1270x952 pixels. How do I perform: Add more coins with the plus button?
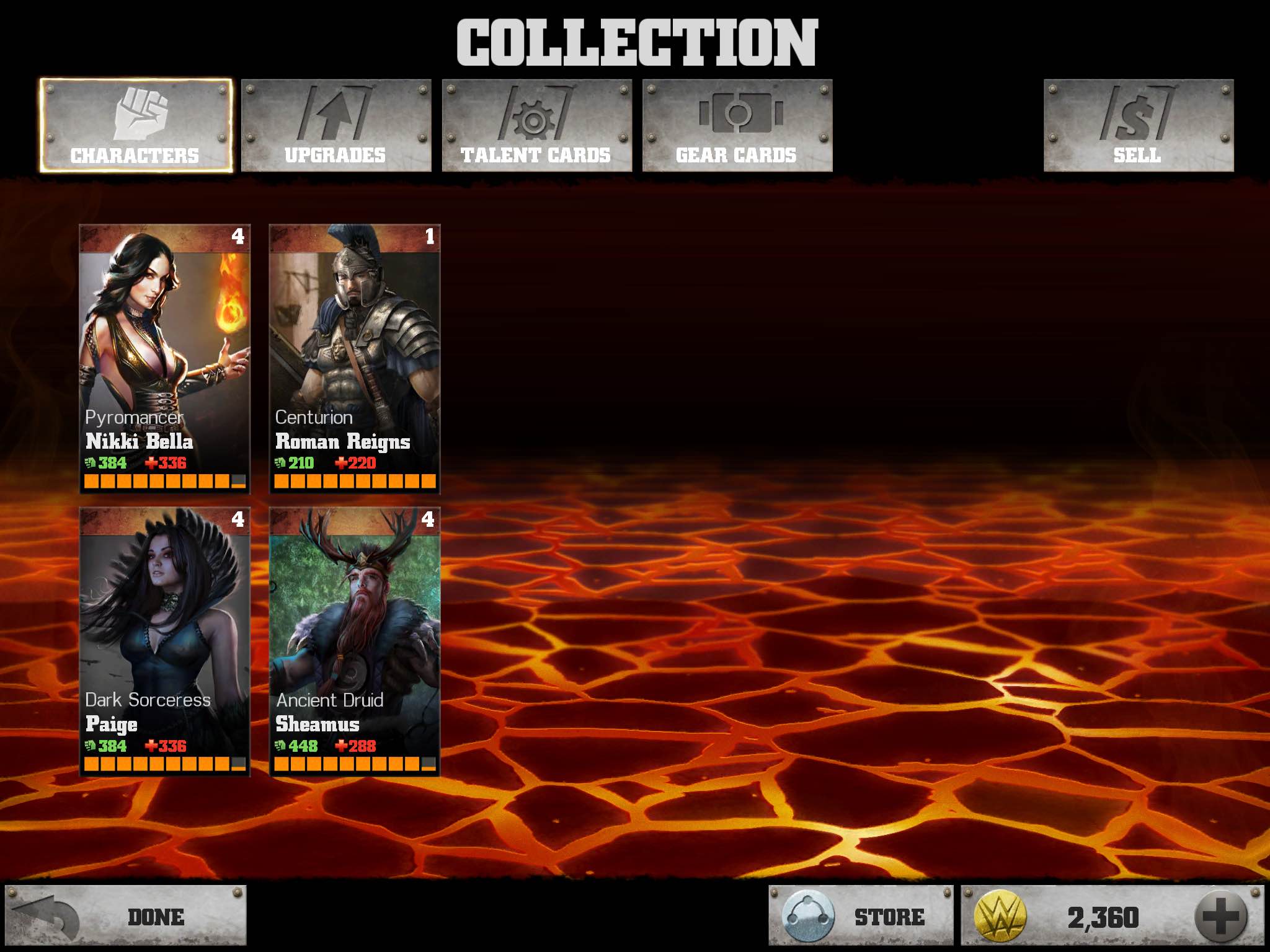[x=1220, y=917]
